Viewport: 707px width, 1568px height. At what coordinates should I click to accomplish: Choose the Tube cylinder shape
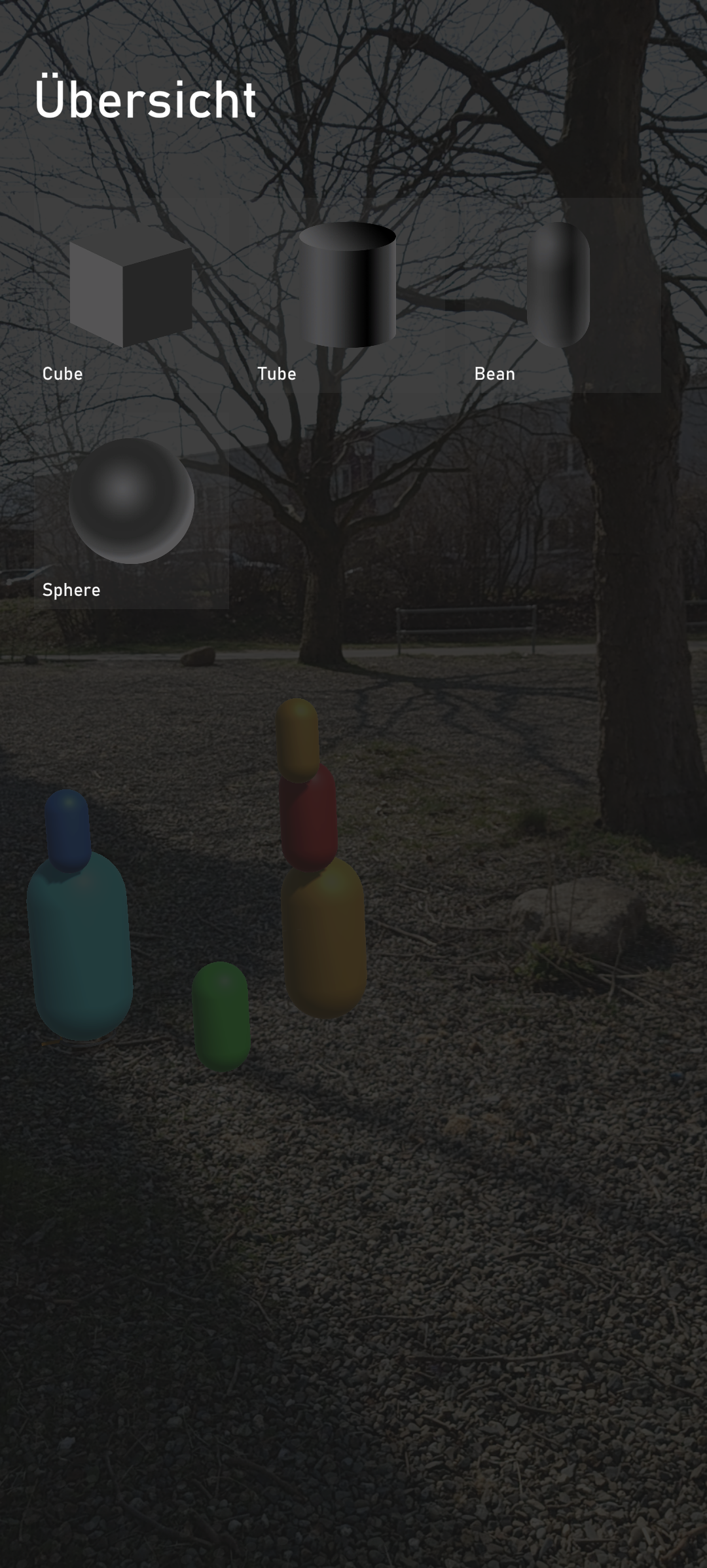[x=347, y=295]
